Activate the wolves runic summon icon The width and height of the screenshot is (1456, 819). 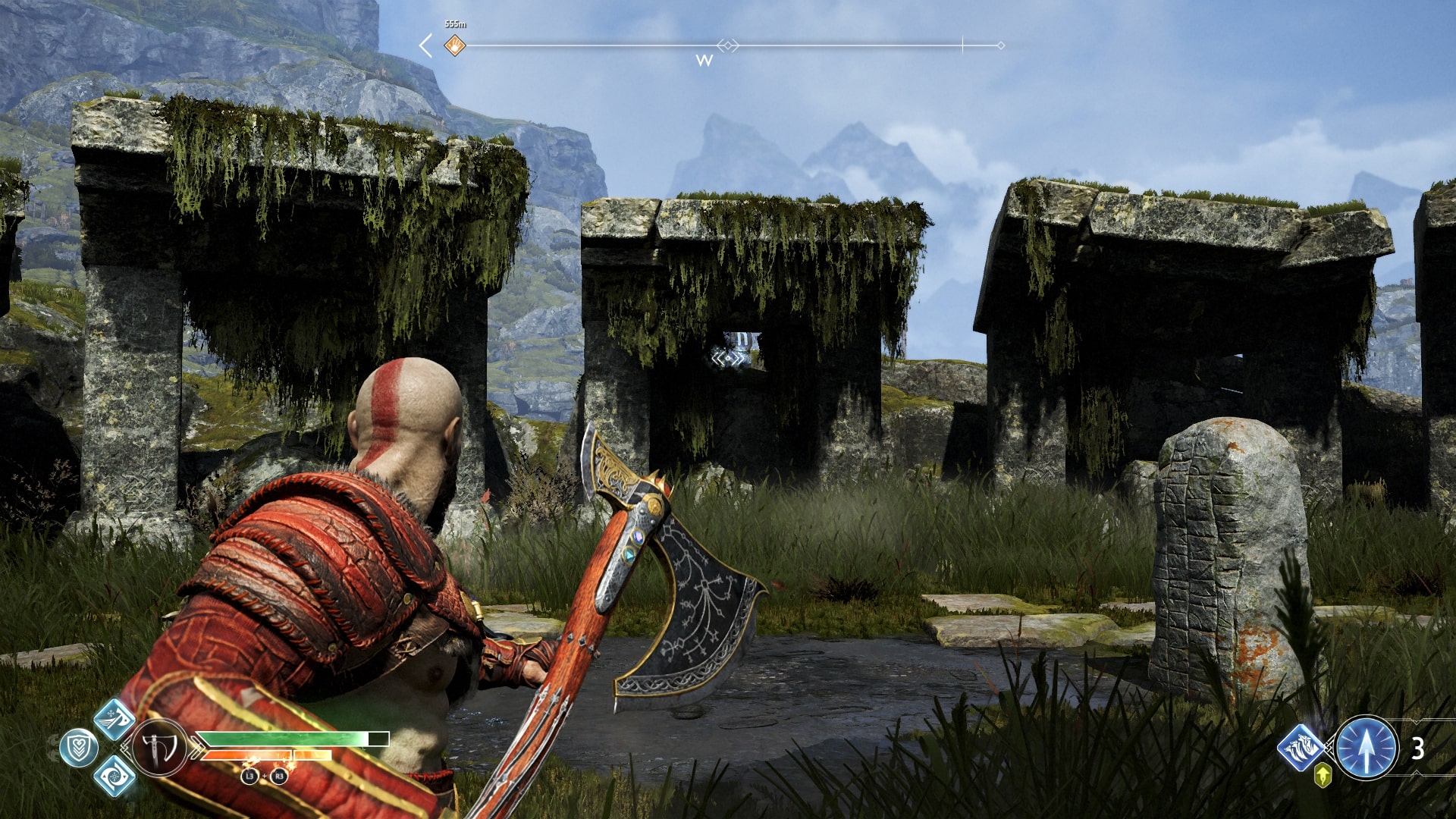point(1300,747)
